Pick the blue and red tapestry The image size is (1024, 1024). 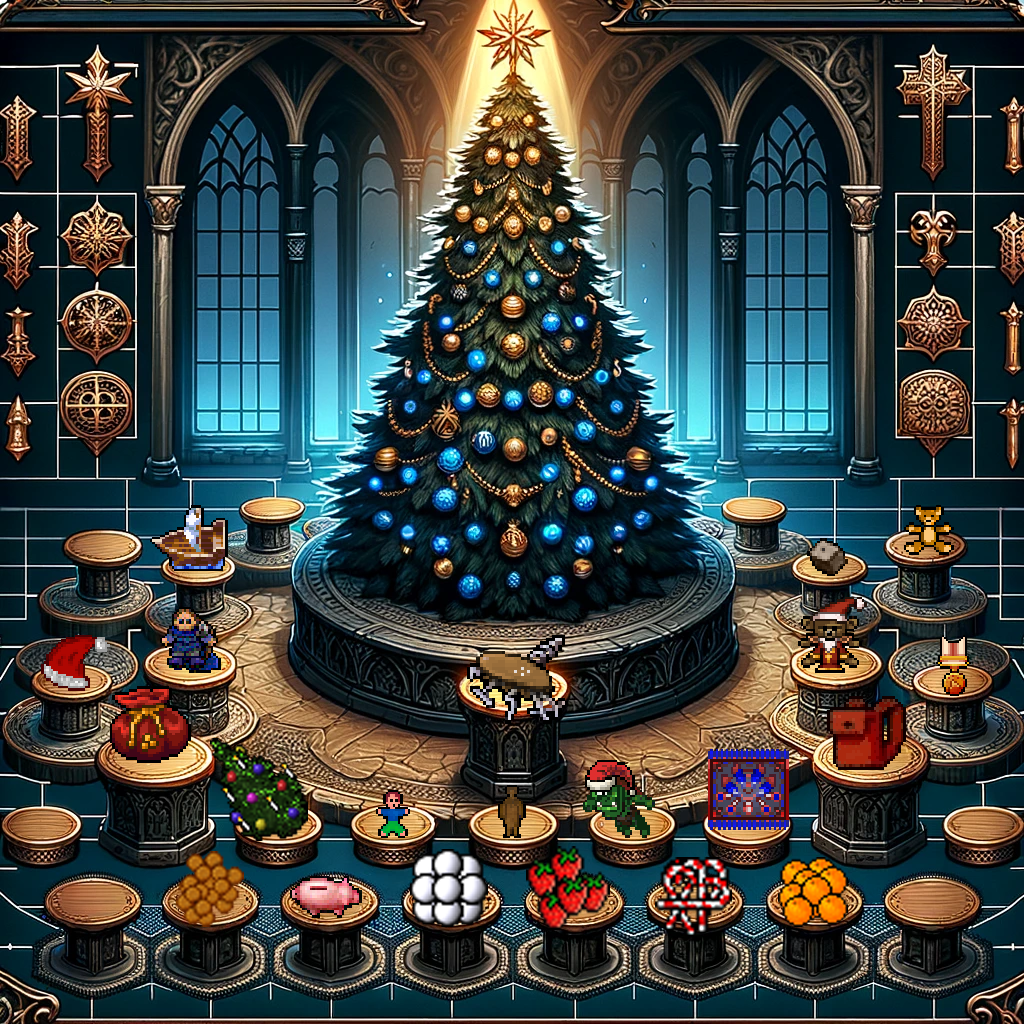pyautogui.click(x=748, y=786)
